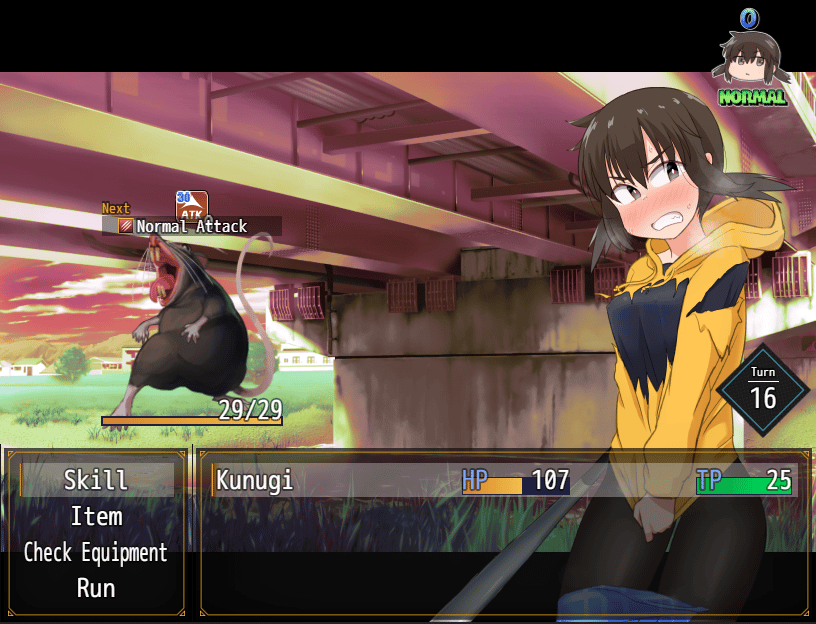The image size is (816, 624).
Task: Select the Skill command
Action: (x=96, y=480)
